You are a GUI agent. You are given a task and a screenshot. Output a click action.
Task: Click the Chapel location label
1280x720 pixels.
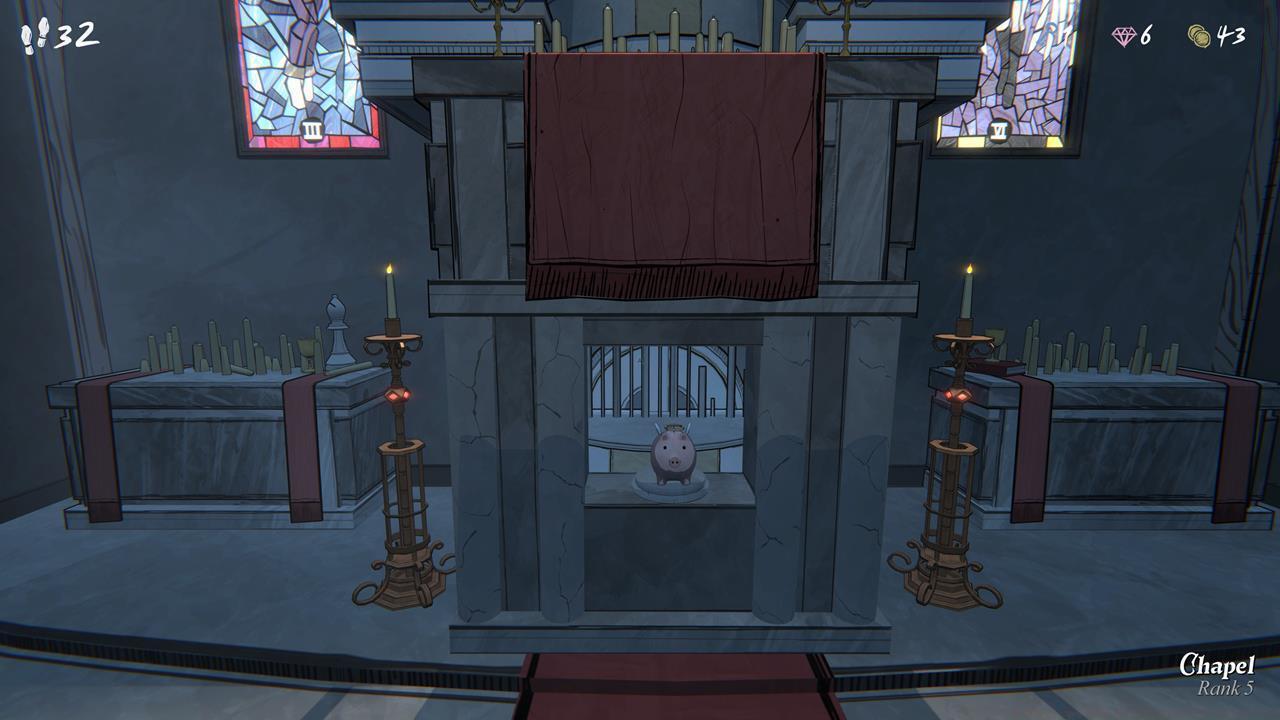click(1212, 663)
